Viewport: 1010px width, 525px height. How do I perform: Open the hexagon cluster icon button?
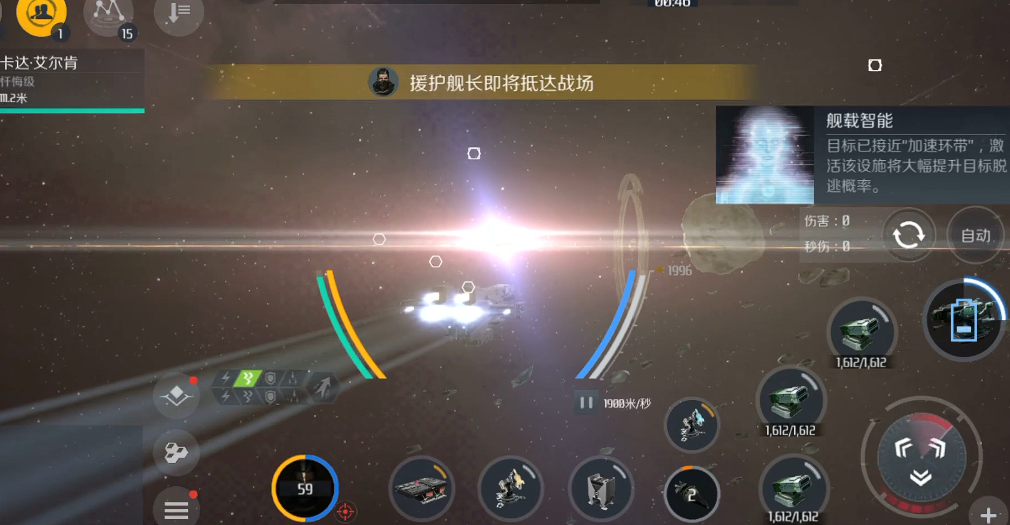176,453
